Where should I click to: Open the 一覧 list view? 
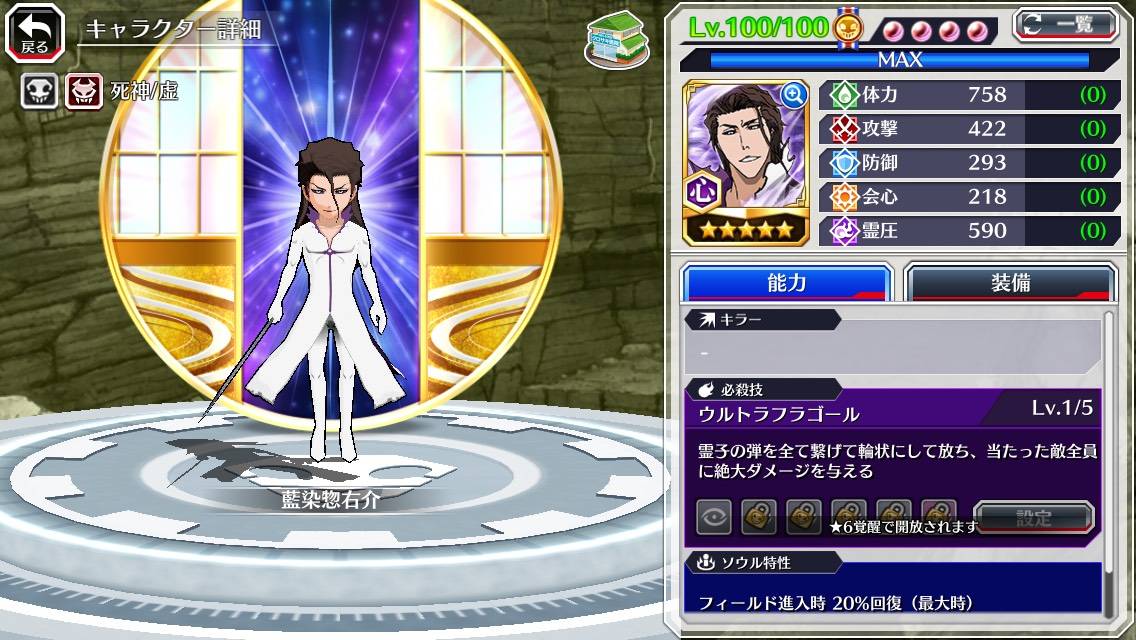coord(1064,25)
